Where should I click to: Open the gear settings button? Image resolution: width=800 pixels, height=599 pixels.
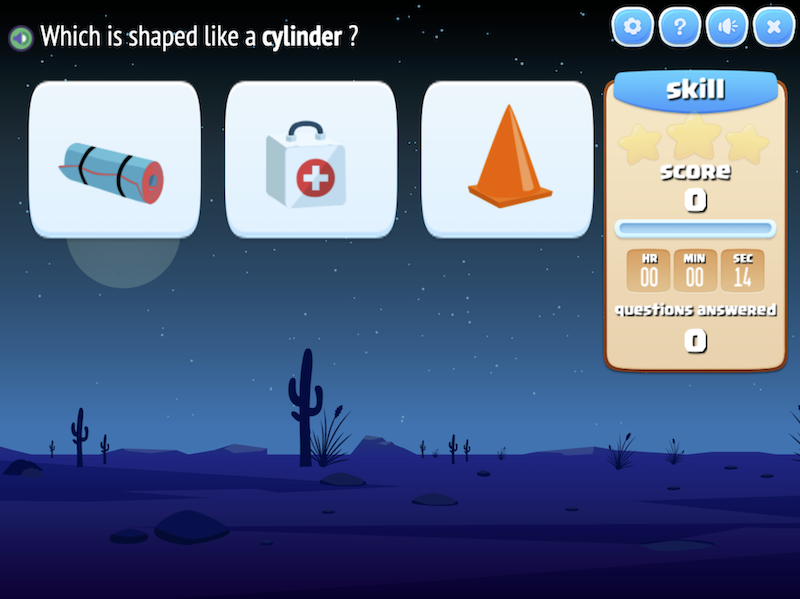click(x=632, y=27)
